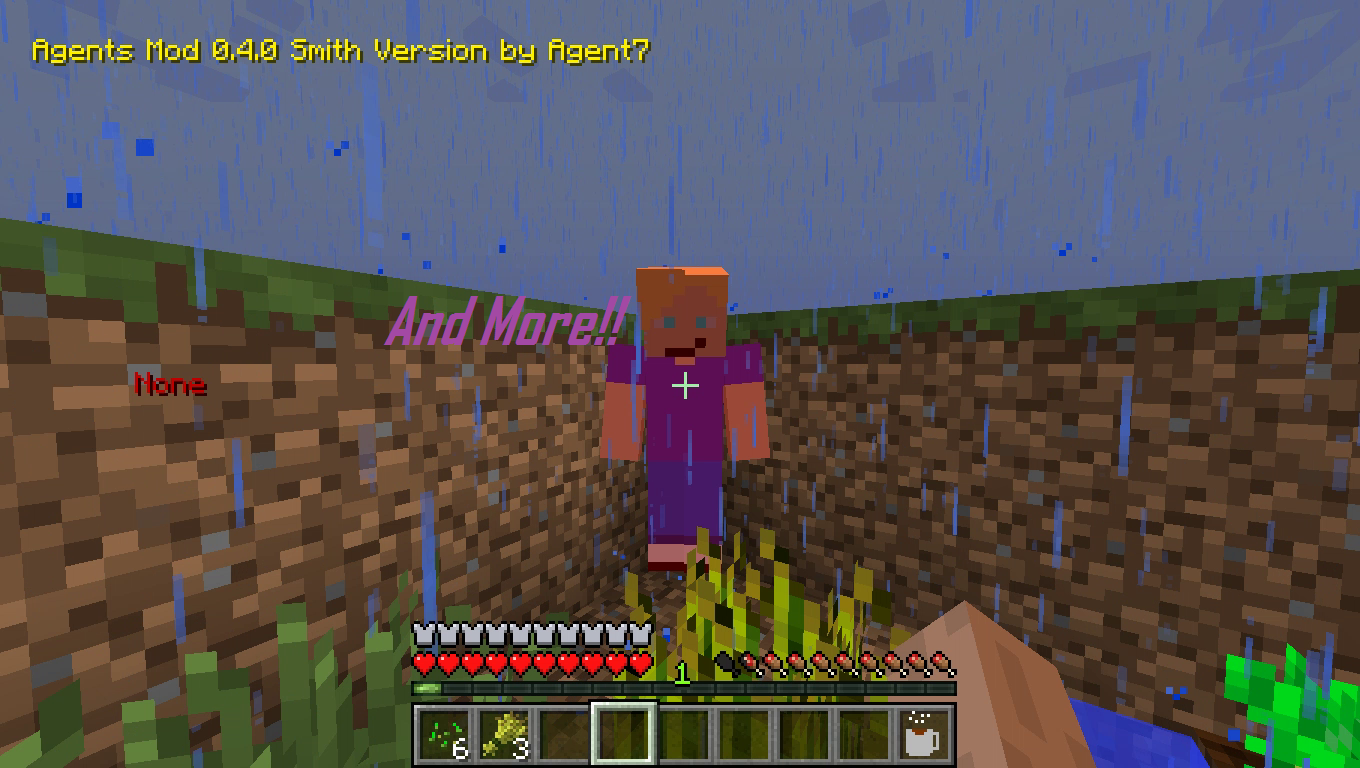Screen dimensions: 1360x768
Task: Click the rightmost heart in the health bar
Action: tap(640, 662)
